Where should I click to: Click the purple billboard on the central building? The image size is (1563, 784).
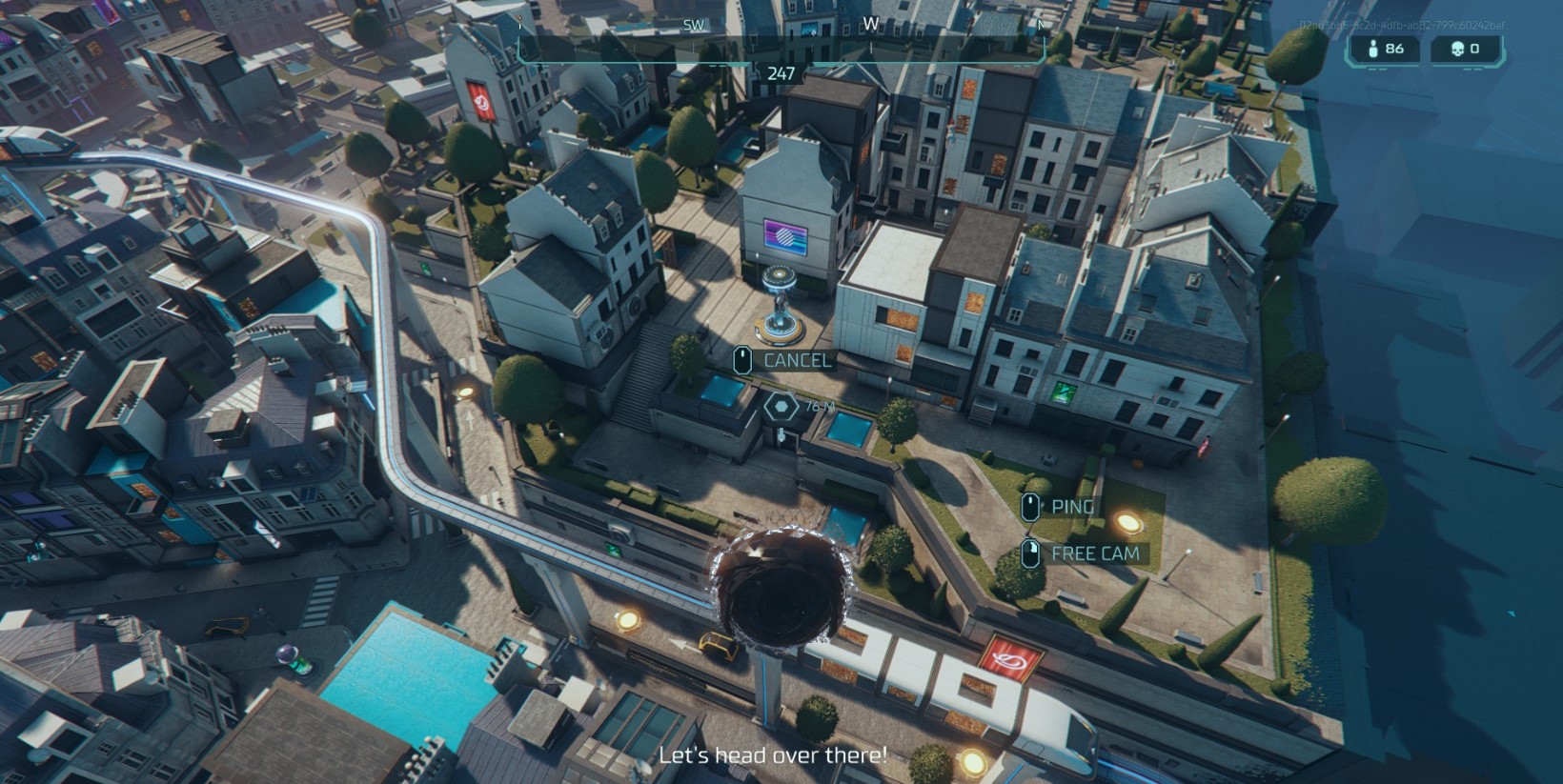pyautogui.click(x=787, y=236)
